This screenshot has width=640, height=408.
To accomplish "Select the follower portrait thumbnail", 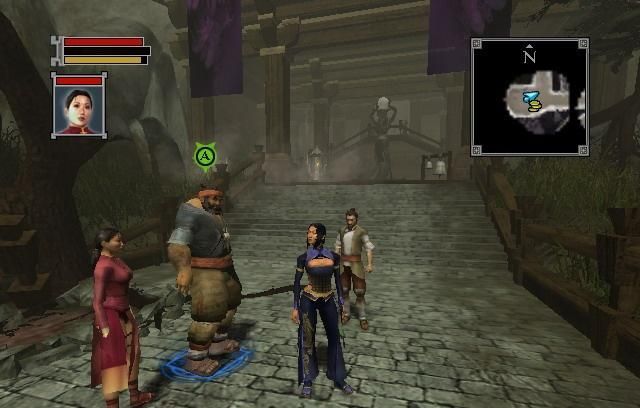I will (78, 110).
